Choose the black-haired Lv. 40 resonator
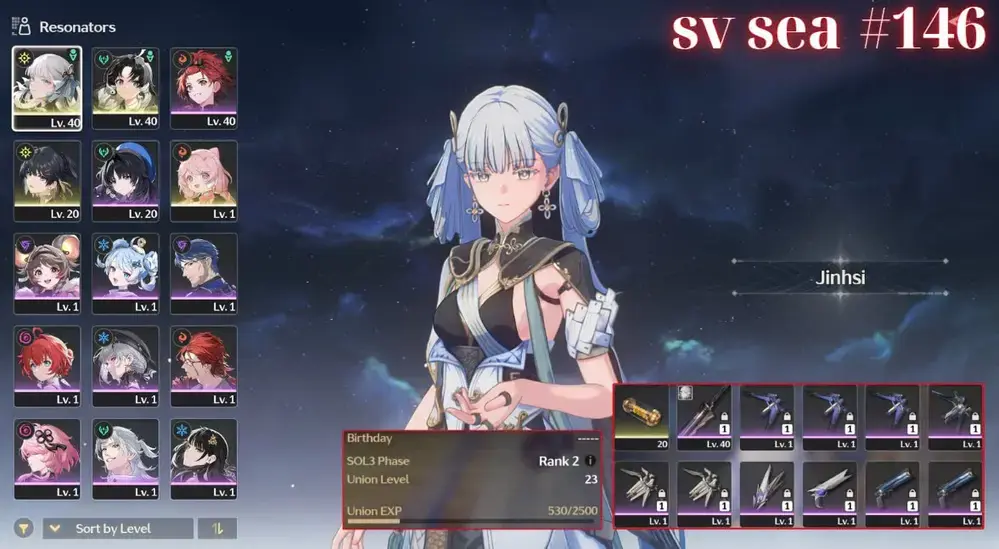This screenshot has width=999, height=549. tap(126, 87)
